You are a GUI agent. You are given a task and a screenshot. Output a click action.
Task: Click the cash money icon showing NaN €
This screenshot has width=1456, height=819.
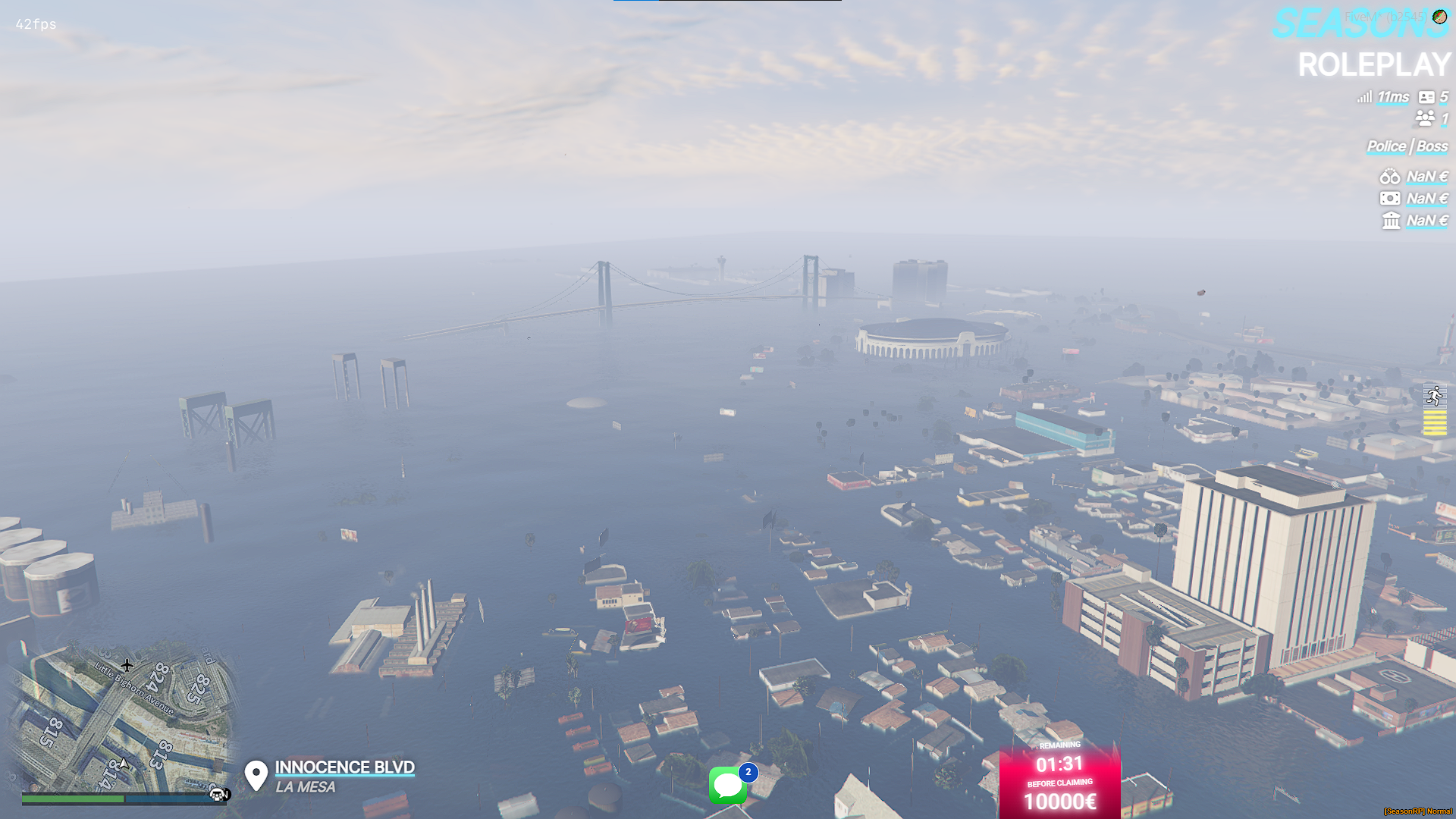[1392, 198]
